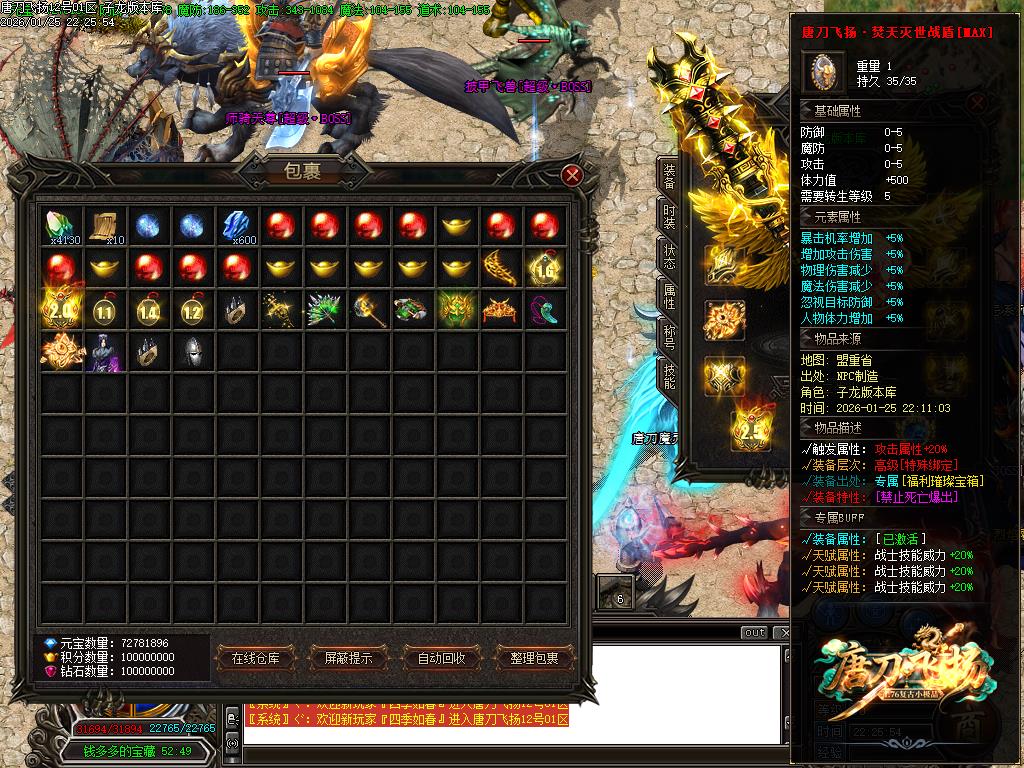
Task: Select the silver helmet item
Action: (193, 352)
